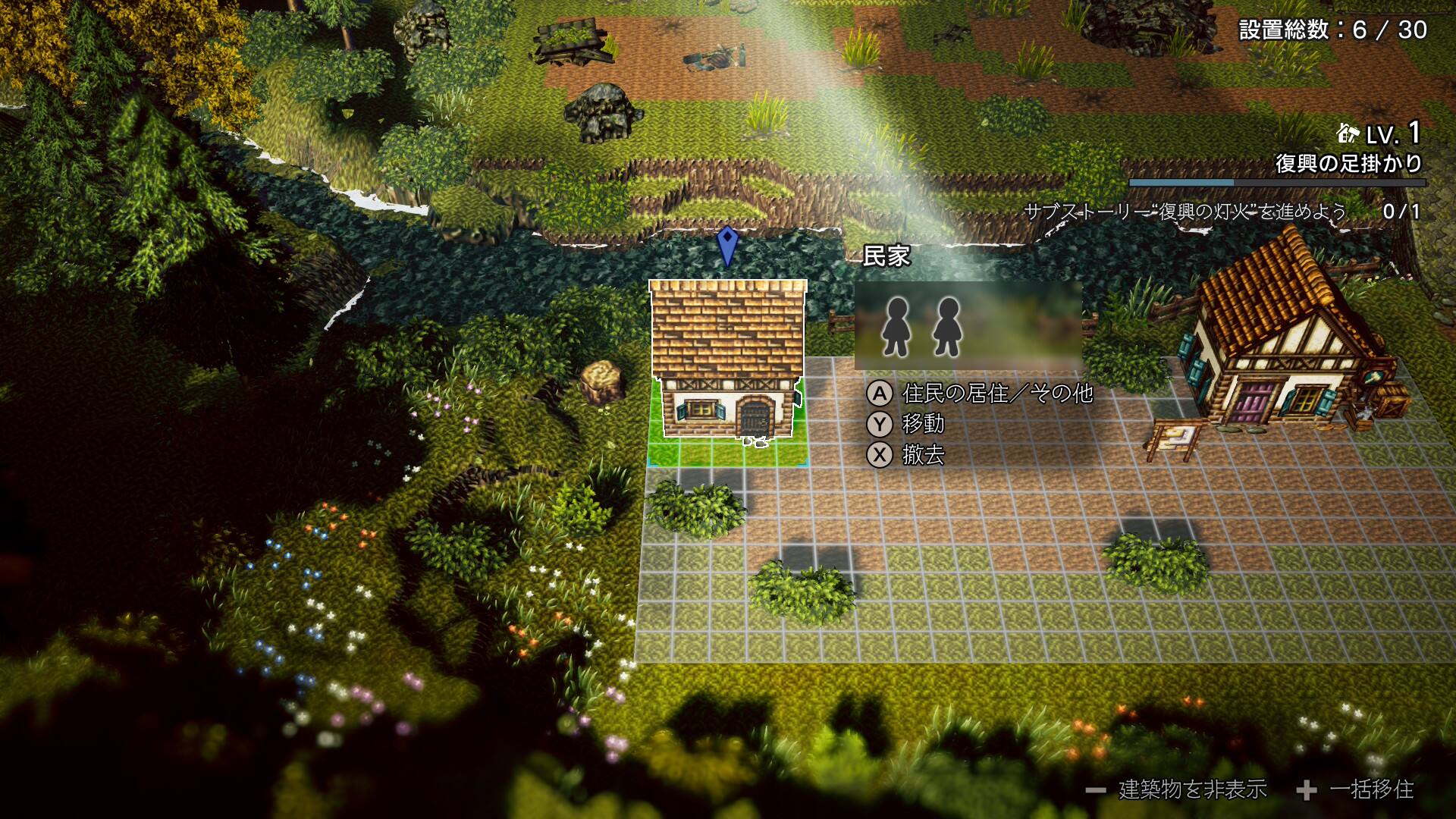Toggle 建築物を非表示 to hide buildings
The image size is (1456, 819).
tap(1176, 790)
